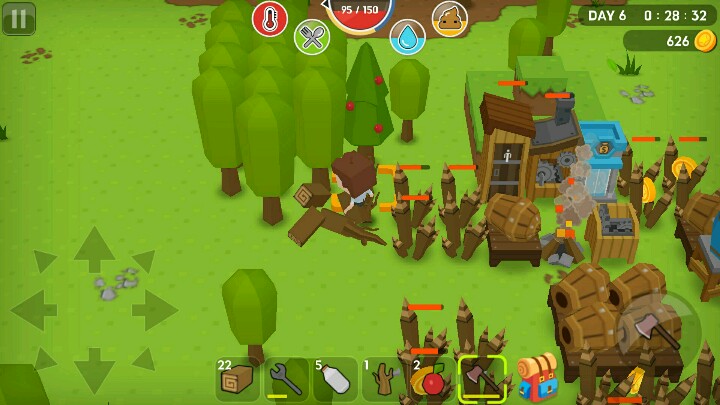Check the thermometer temperature icon
720x405 pixels.
(x=270, y=18)
